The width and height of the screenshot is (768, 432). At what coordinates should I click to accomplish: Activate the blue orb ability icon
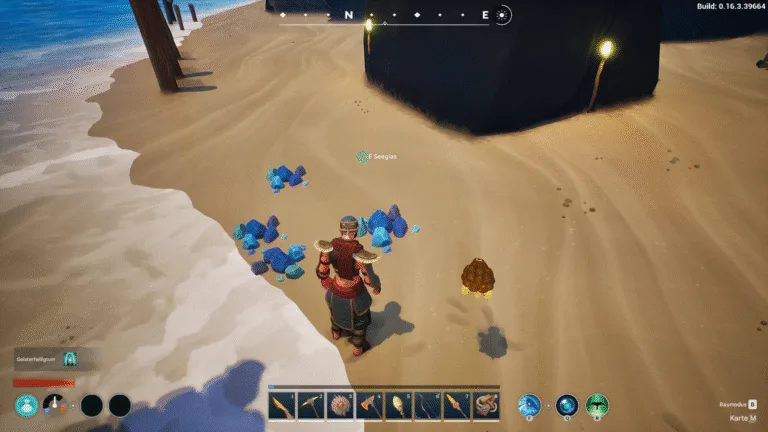pyautogui.click(x=567, y=405)
